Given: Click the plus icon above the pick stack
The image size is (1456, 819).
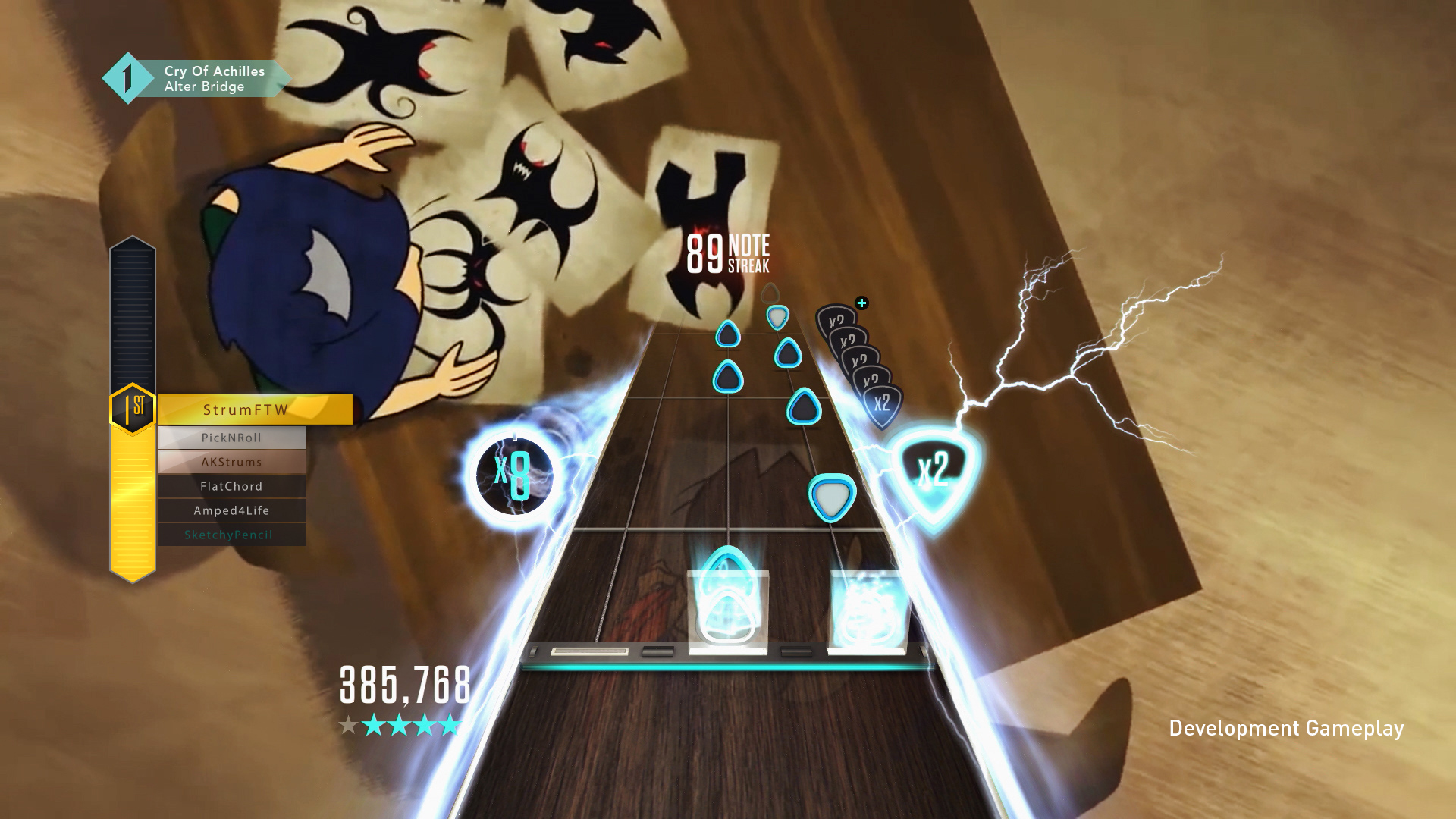Looking at the screenshot, I should point(861,303).
